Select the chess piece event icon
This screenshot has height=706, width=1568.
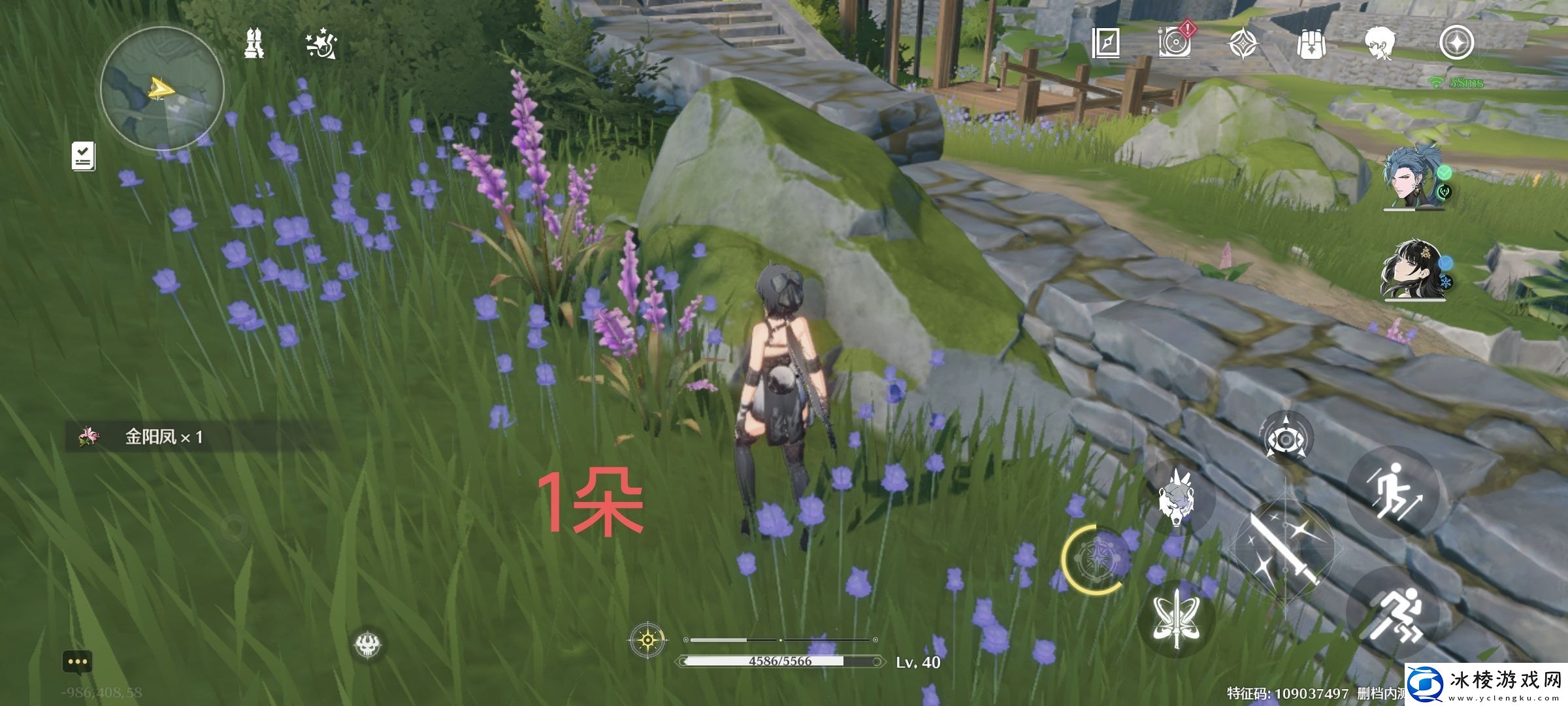click(255, 42)
